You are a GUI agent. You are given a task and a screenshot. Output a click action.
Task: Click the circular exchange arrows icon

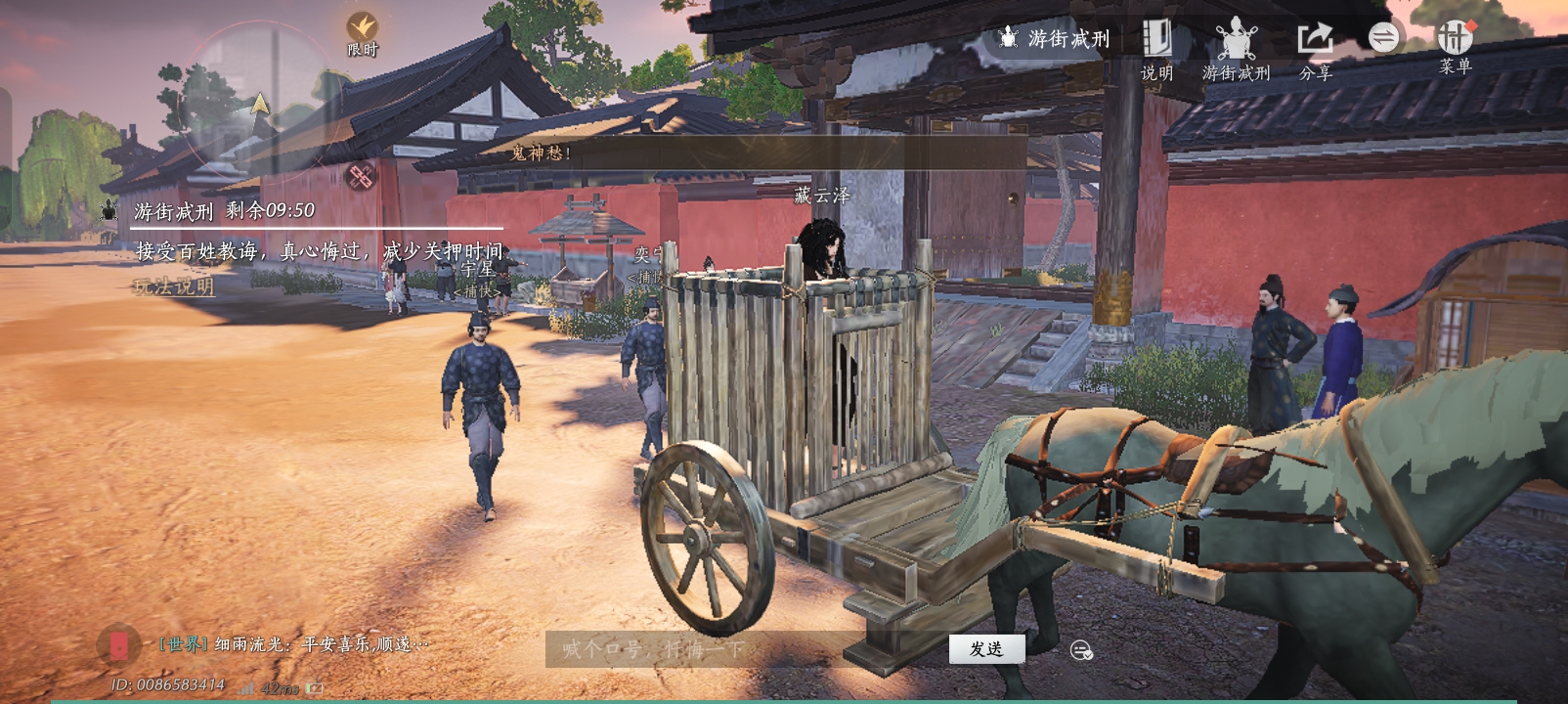[1384, 39]
